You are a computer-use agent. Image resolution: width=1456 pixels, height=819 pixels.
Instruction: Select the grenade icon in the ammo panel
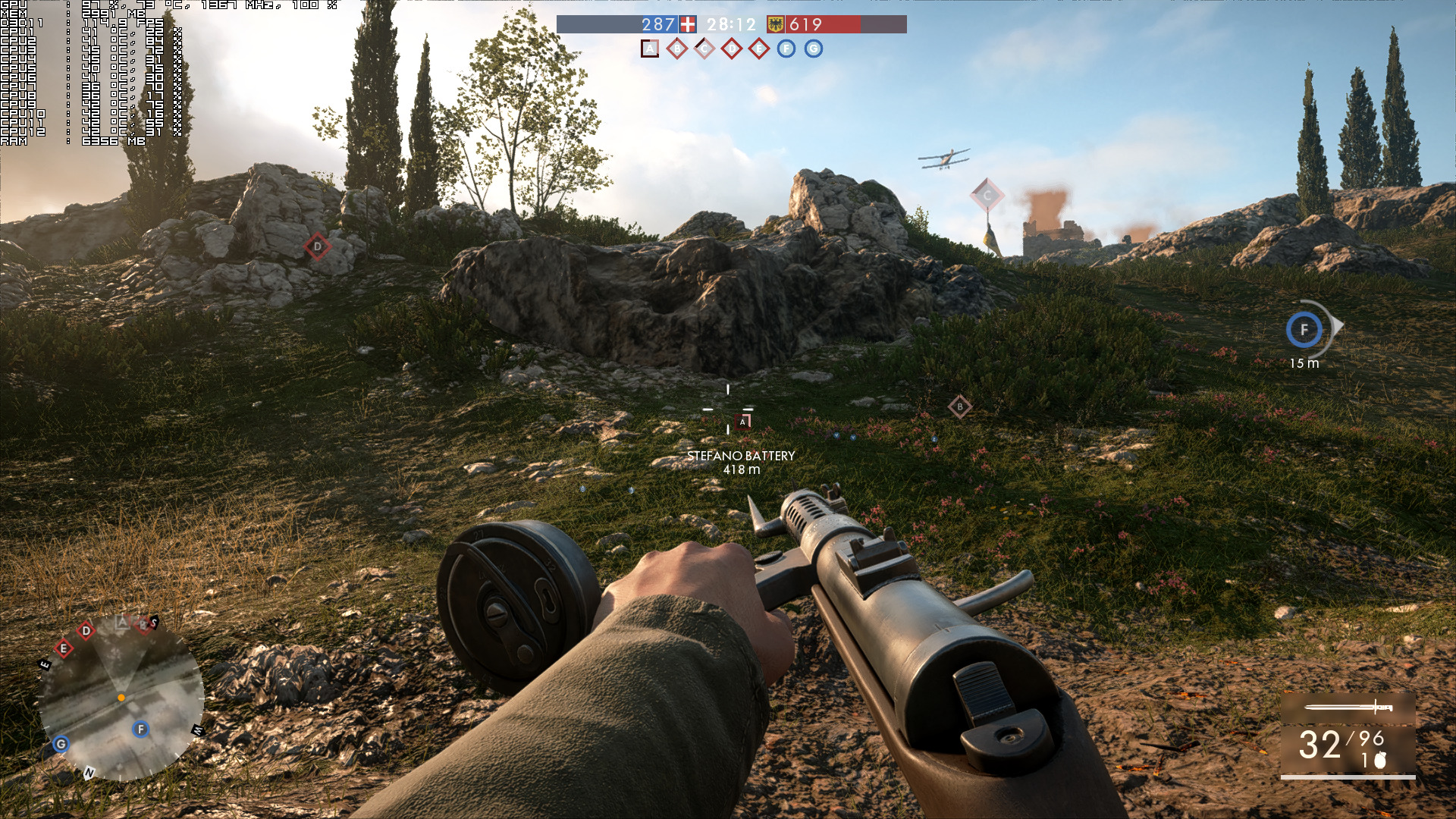[x=1380, y=760]
